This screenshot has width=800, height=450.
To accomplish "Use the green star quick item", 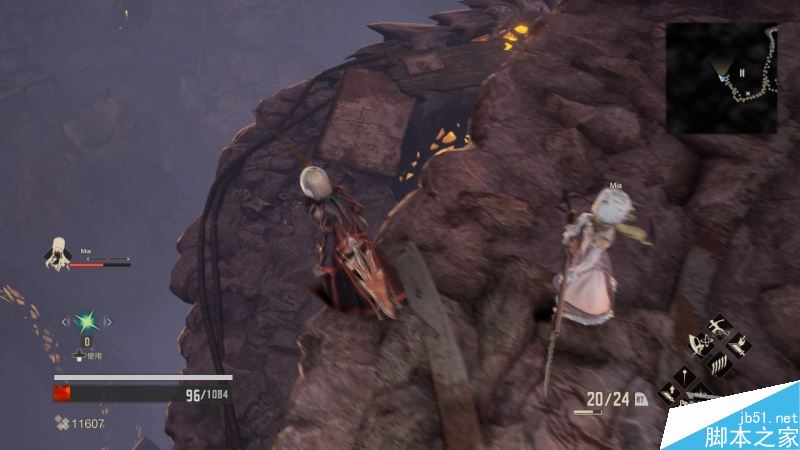I will (87, 321).
